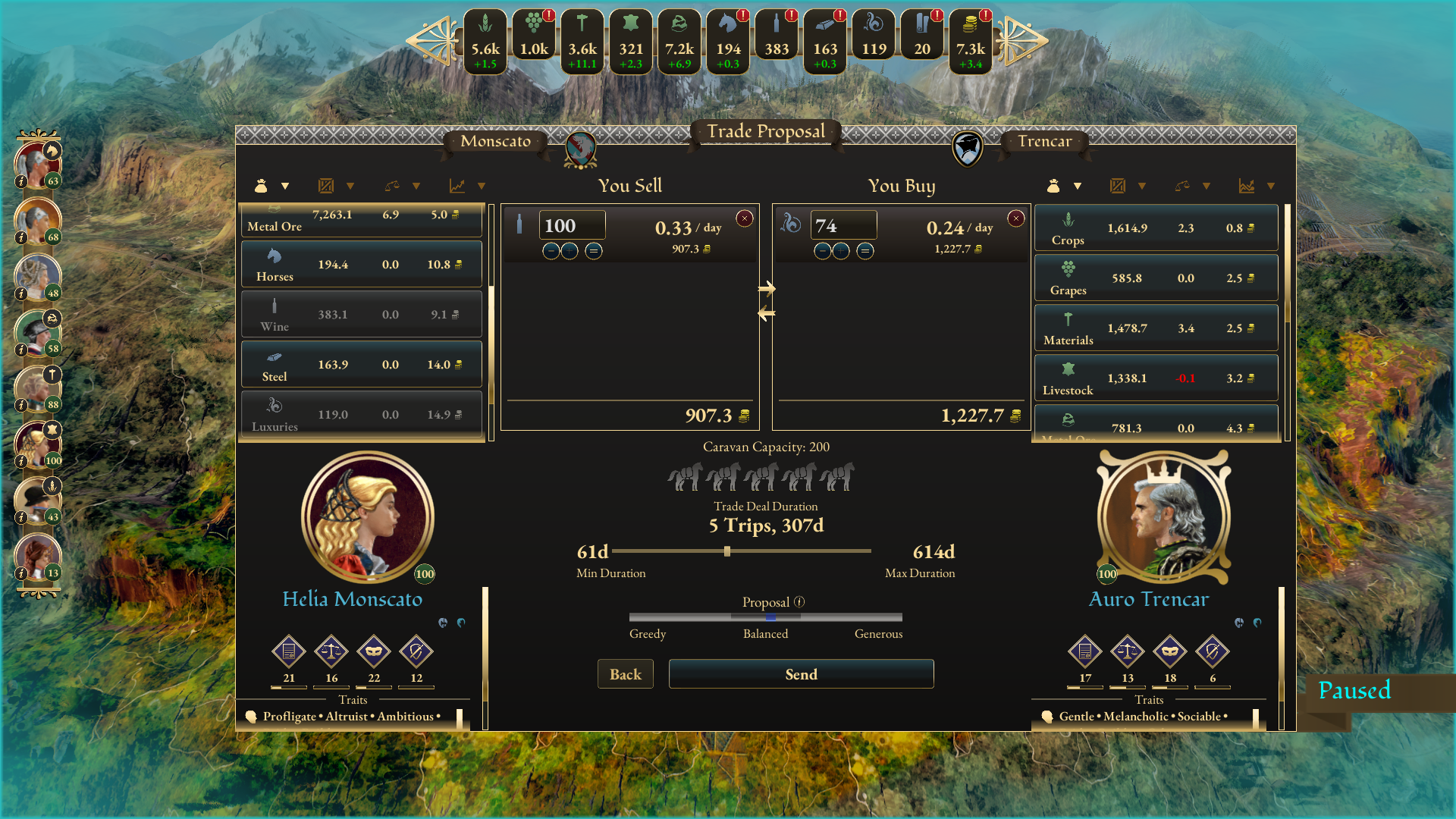The height and width of the screenshot is (819, 1456).
Task: Choose Materials from Trencar's goods
Action: (x=1156, y=328)
